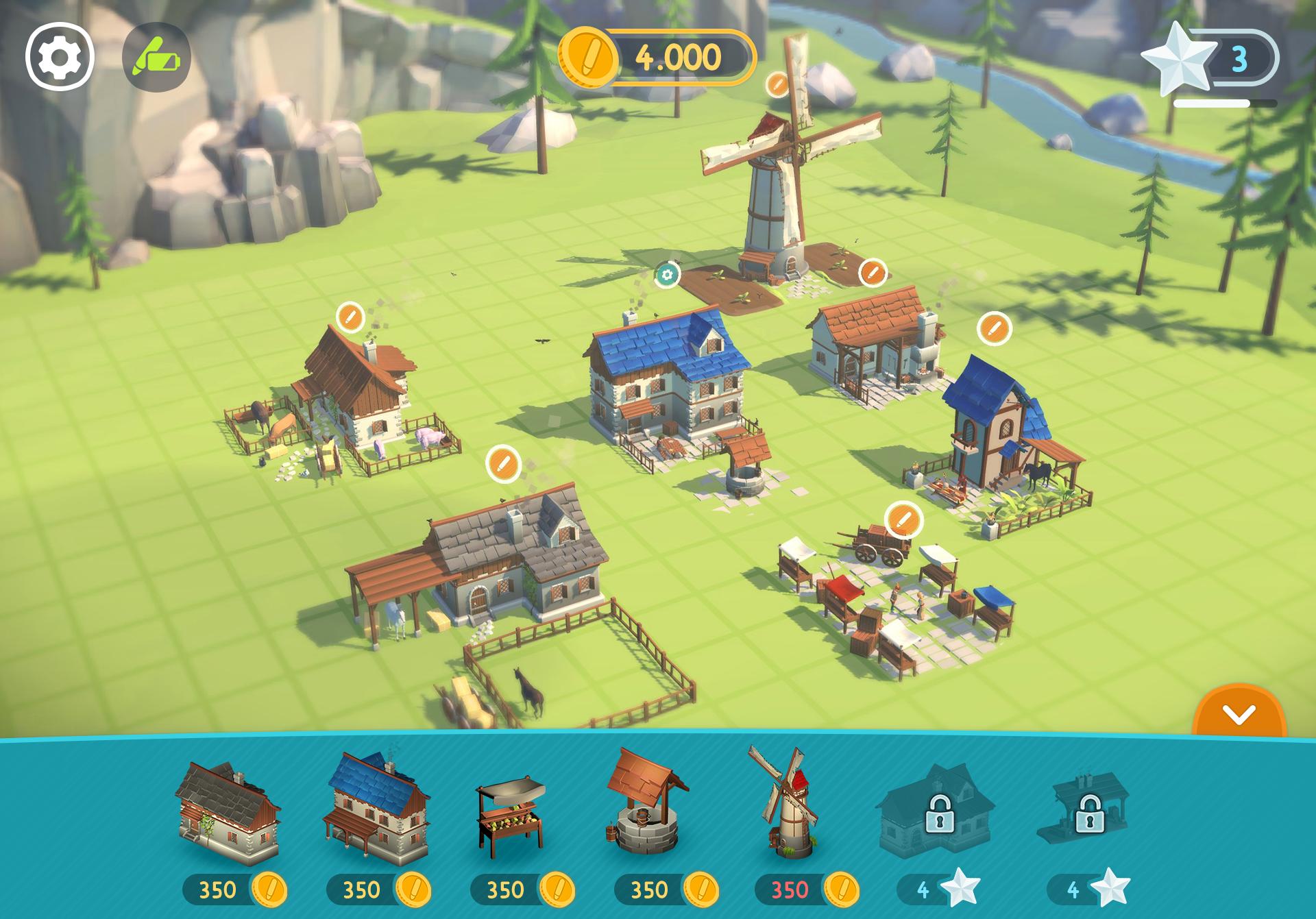Open the settings gear menu
This screenshot has height=919, width=1316.
[x=60, y=58]
